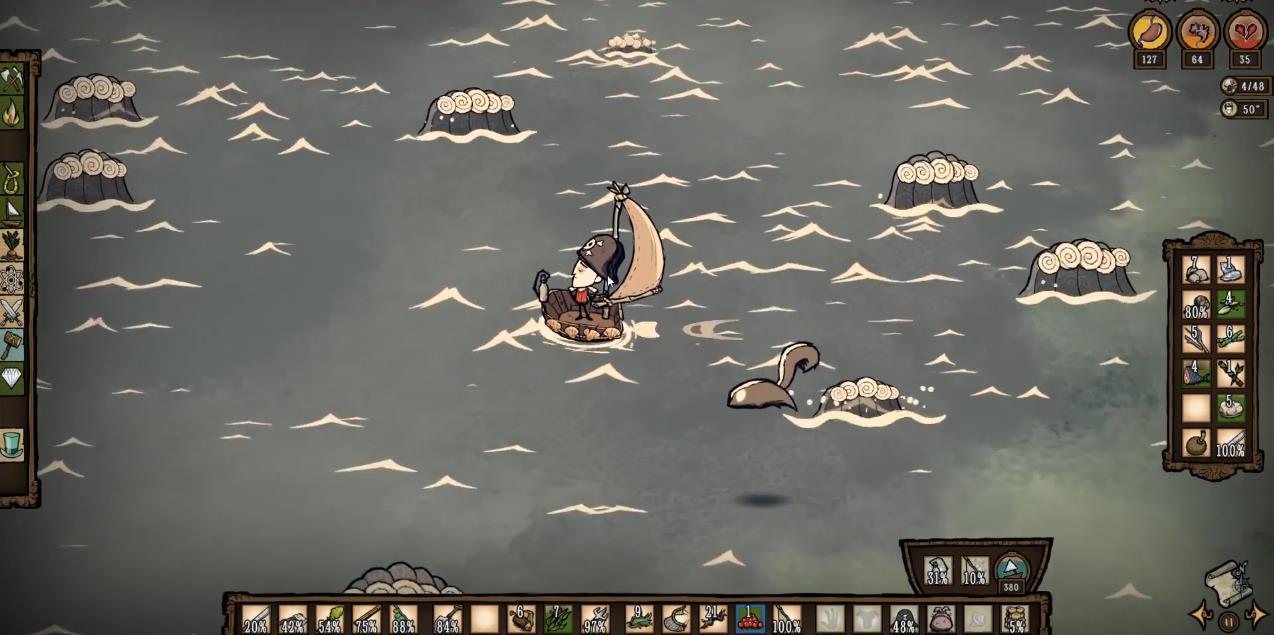
Task: Open the rolled map scroll
Action: click(1228, 582)
